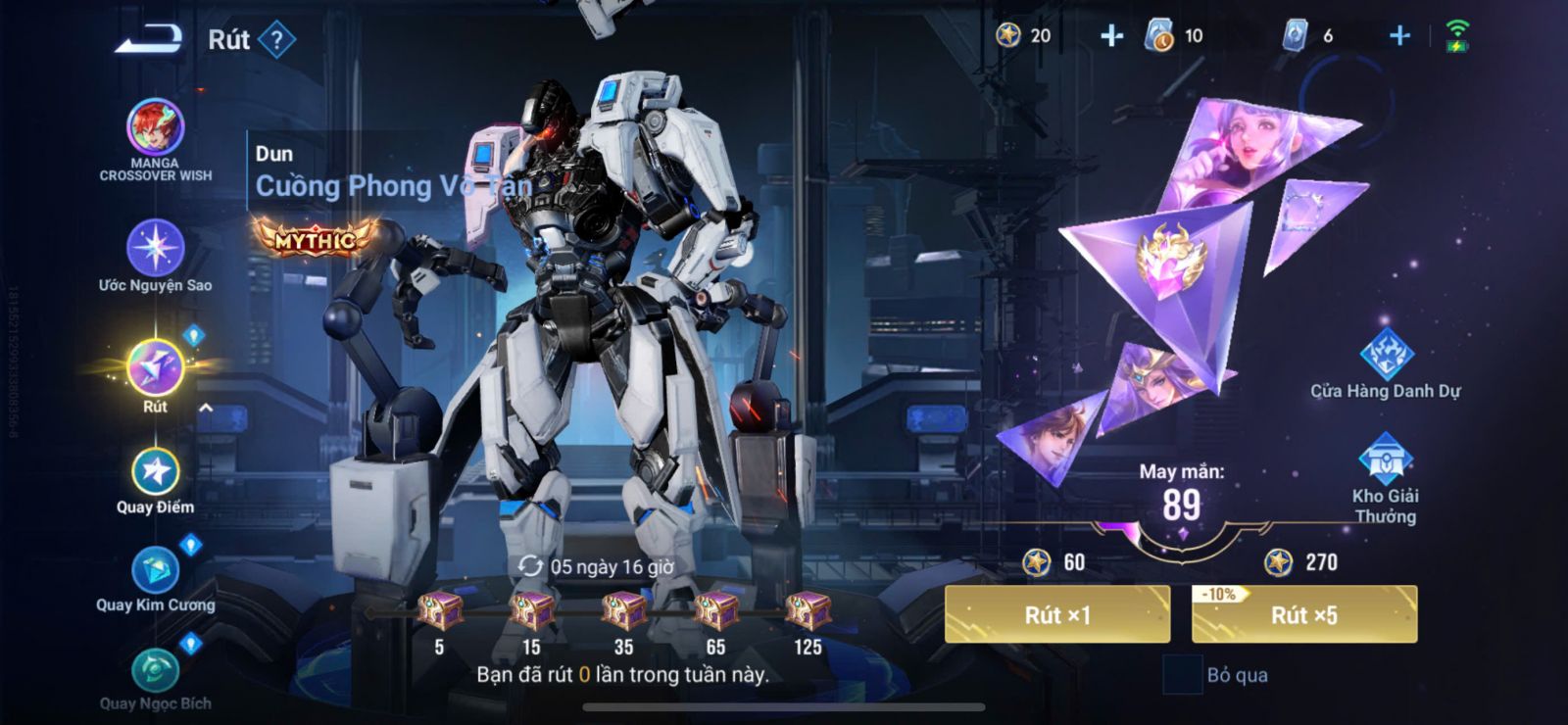This screenshot has height=725, width=1568.
Task: Select the 125-draw milestone chest
Action: tap(808, 611)
